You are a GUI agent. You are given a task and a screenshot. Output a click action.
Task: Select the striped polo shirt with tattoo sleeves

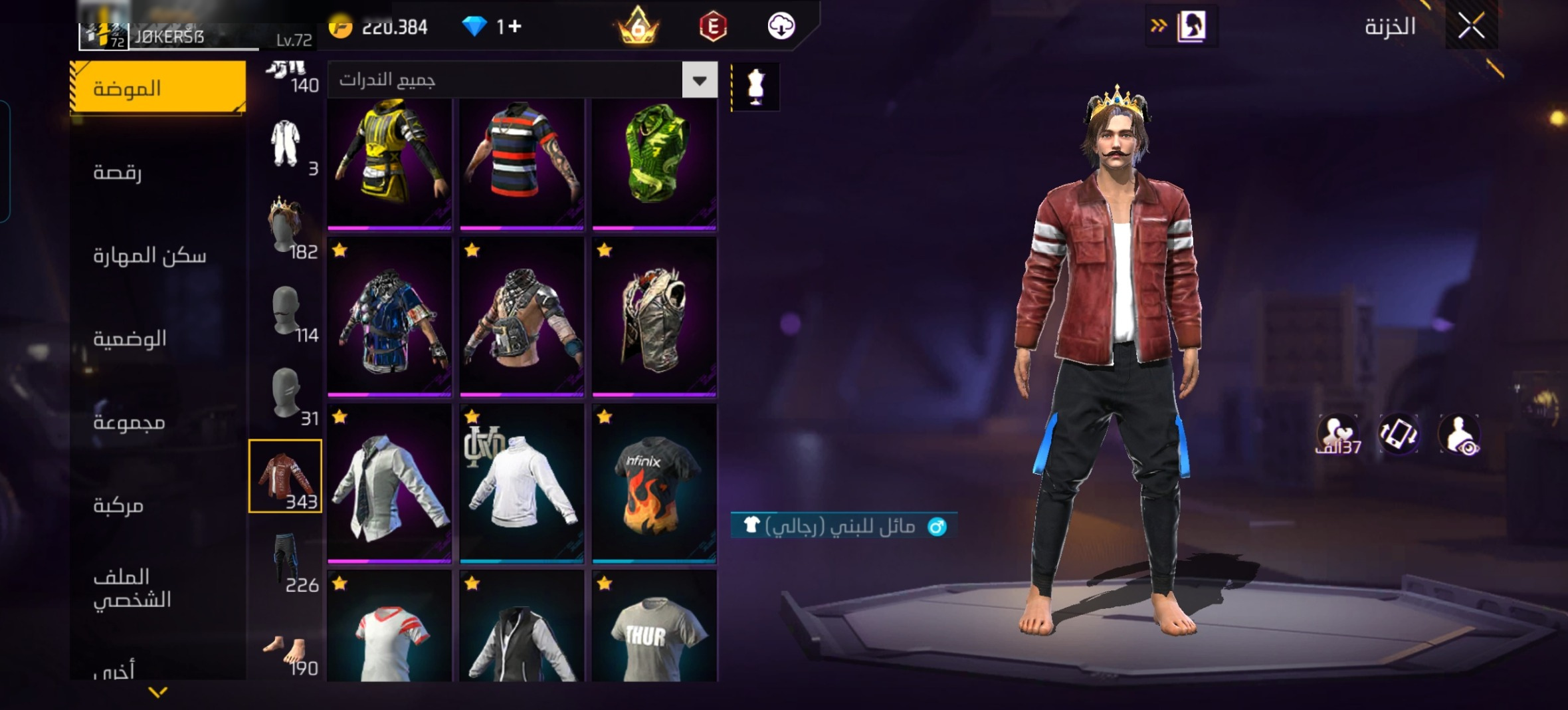tap(522, 163)
